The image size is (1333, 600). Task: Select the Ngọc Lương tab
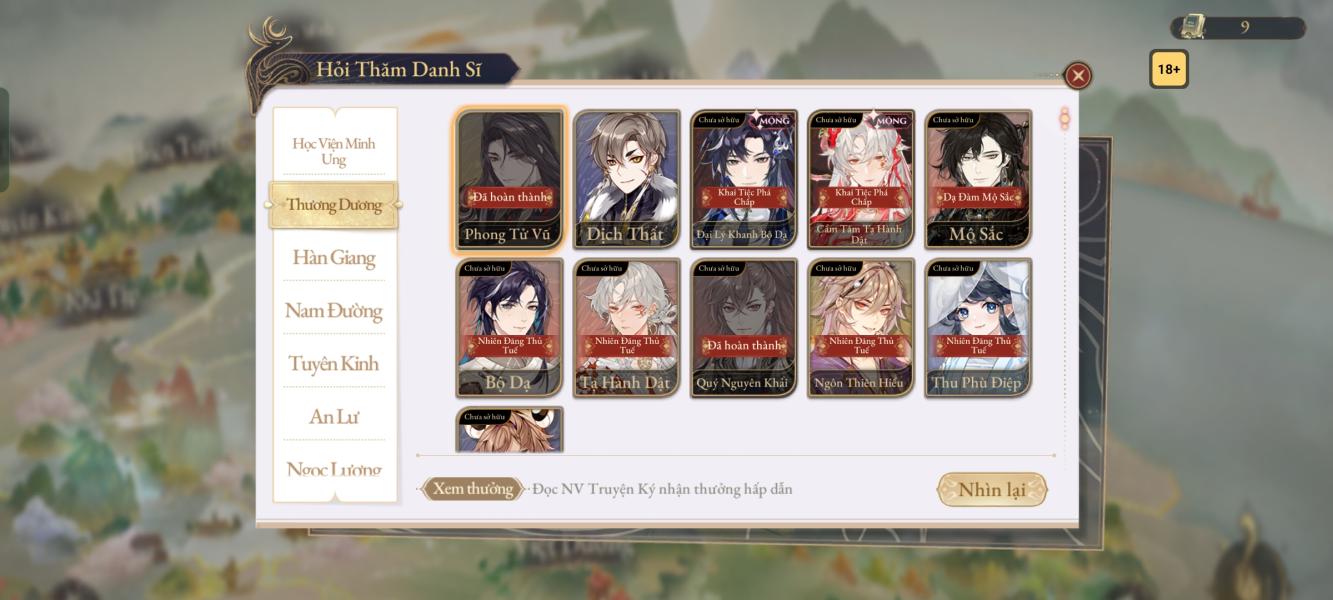[x=334, y=469]
